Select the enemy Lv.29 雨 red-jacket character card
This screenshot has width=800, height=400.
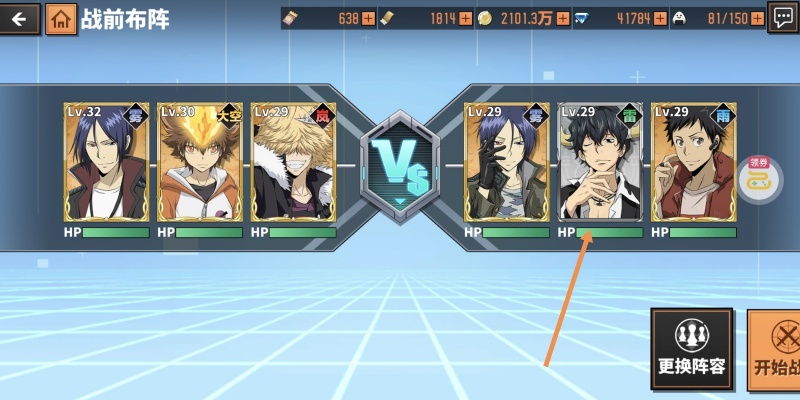[x=694, y=162]
